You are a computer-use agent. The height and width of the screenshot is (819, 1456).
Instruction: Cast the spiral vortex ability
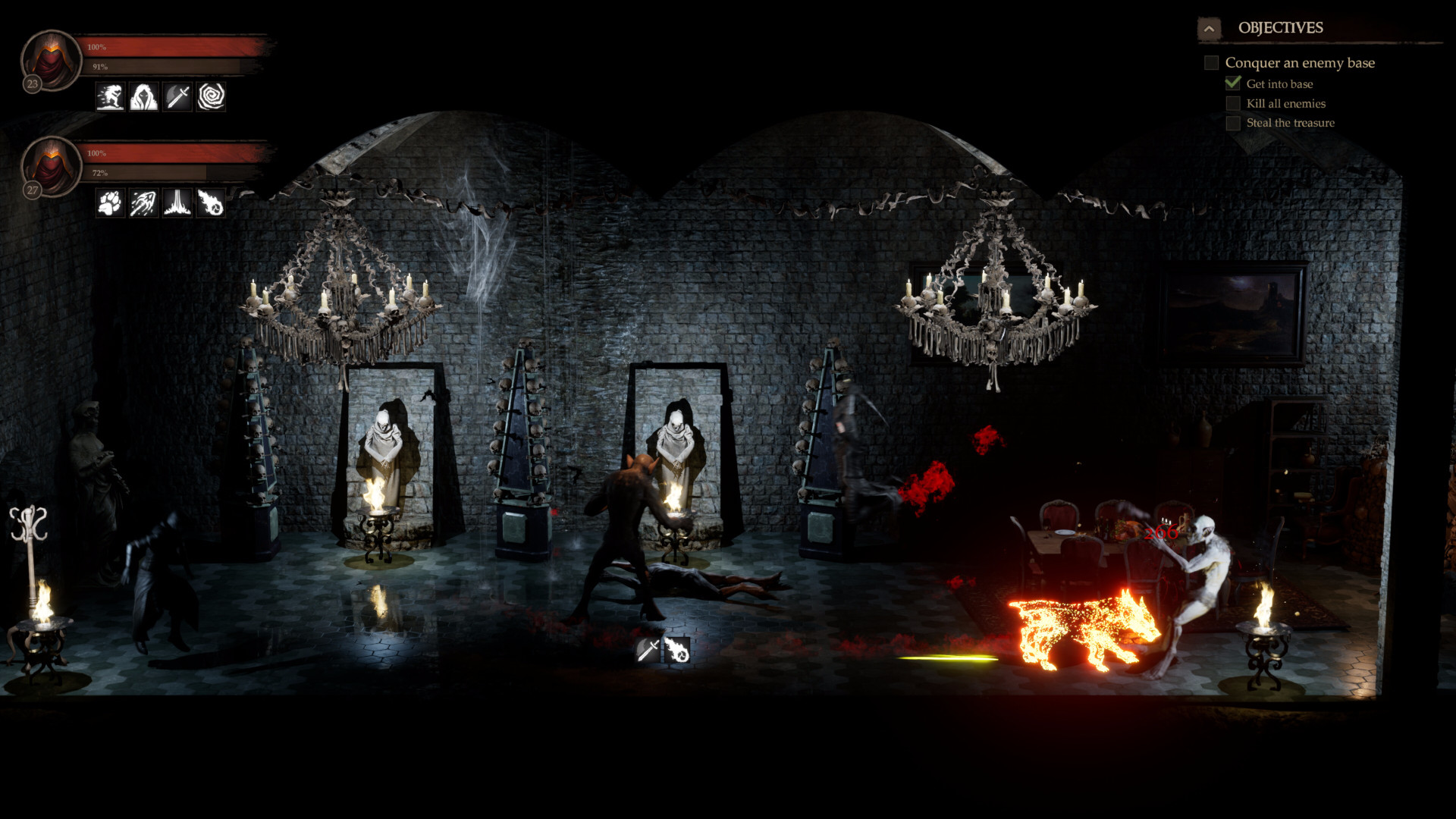[x=209, y=97]
